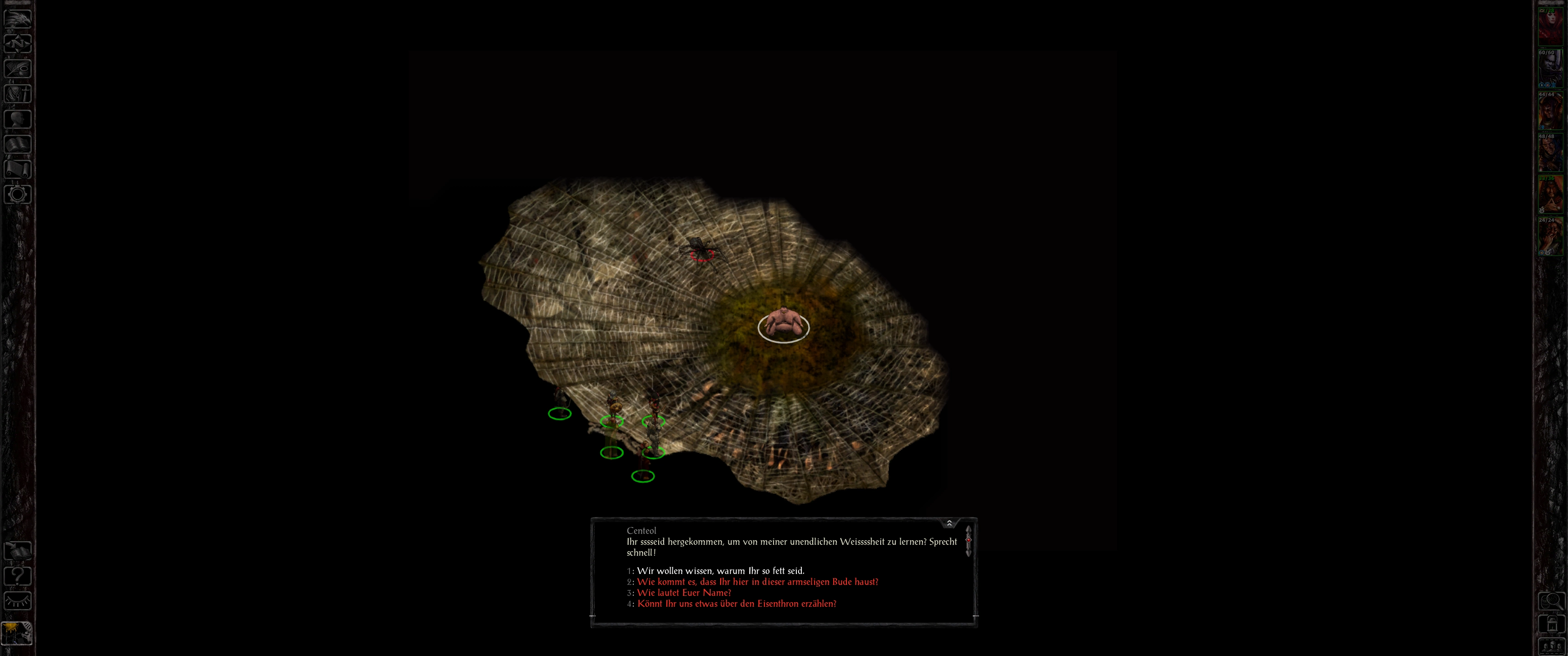Image resolution: width=1568 pixels, height=656 pixels.
Task: Click the dialogue text scrollbar
Action: pyautogui.click(x=968, y=541)
